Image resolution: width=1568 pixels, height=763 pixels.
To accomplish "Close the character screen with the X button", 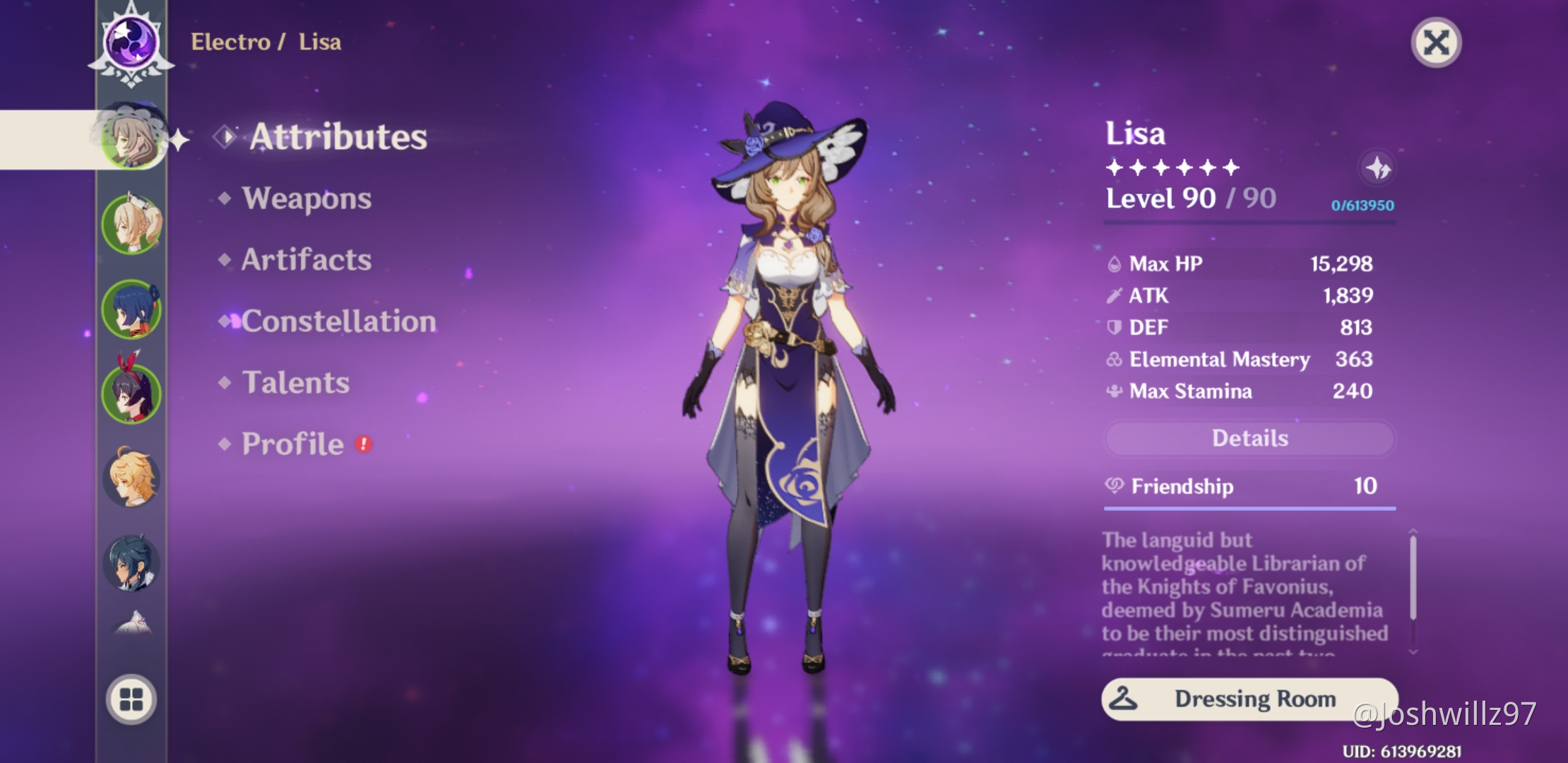I will click(1435, 42).
